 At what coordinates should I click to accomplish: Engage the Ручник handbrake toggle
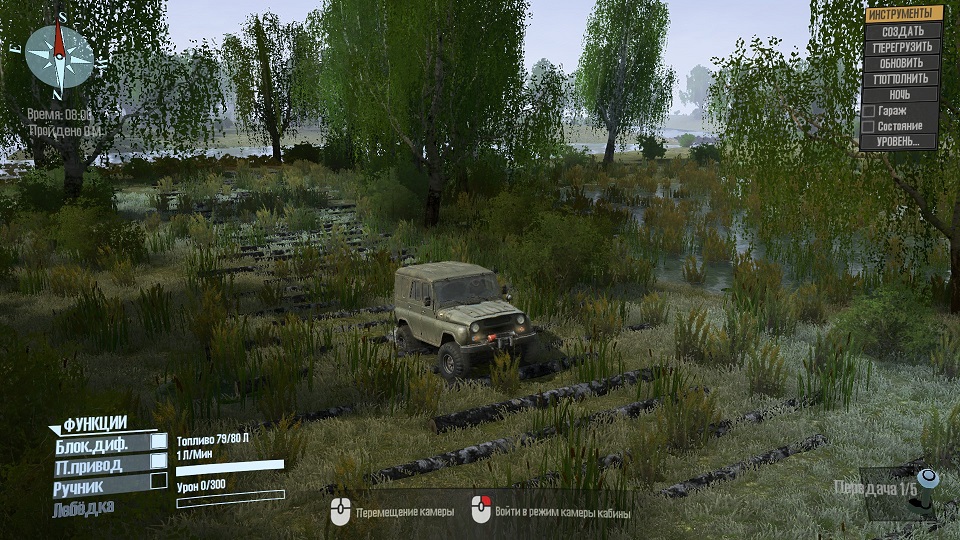point(158,481)
